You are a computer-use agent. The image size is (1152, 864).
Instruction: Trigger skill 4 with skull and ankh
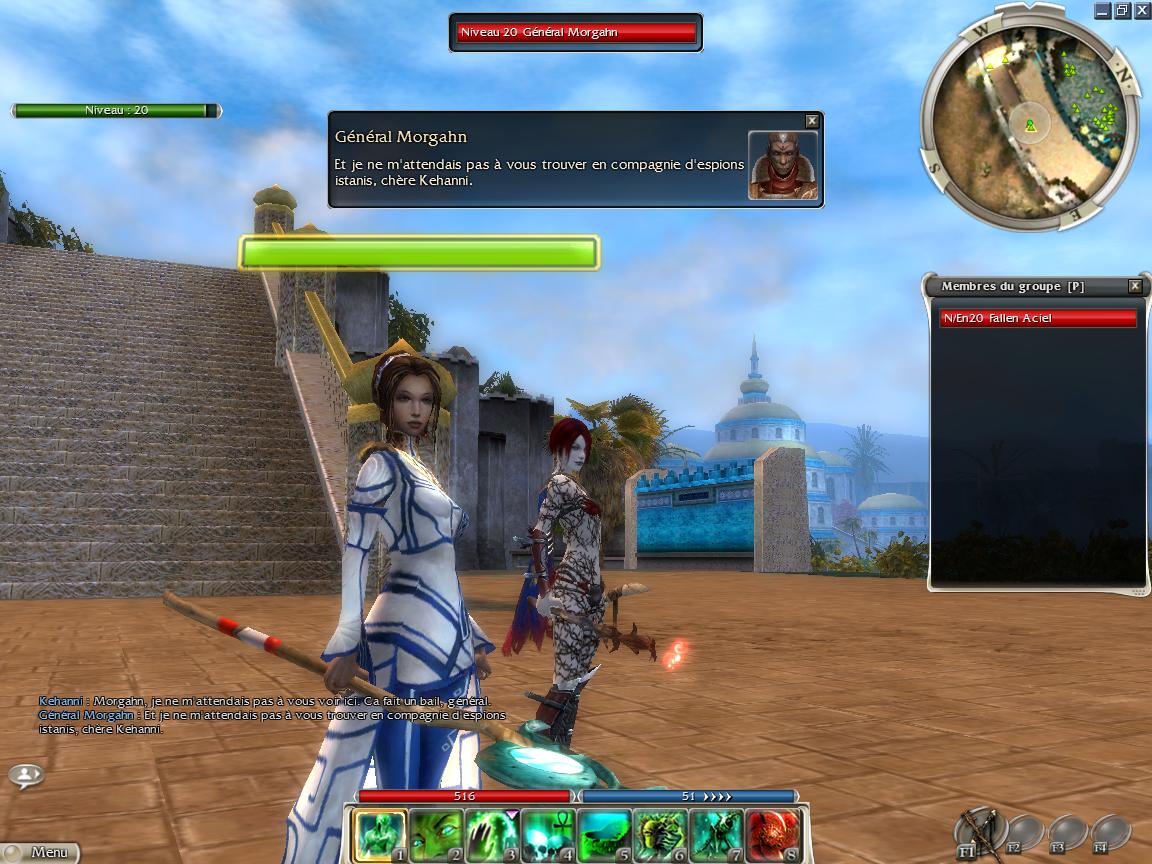point(548,835)
